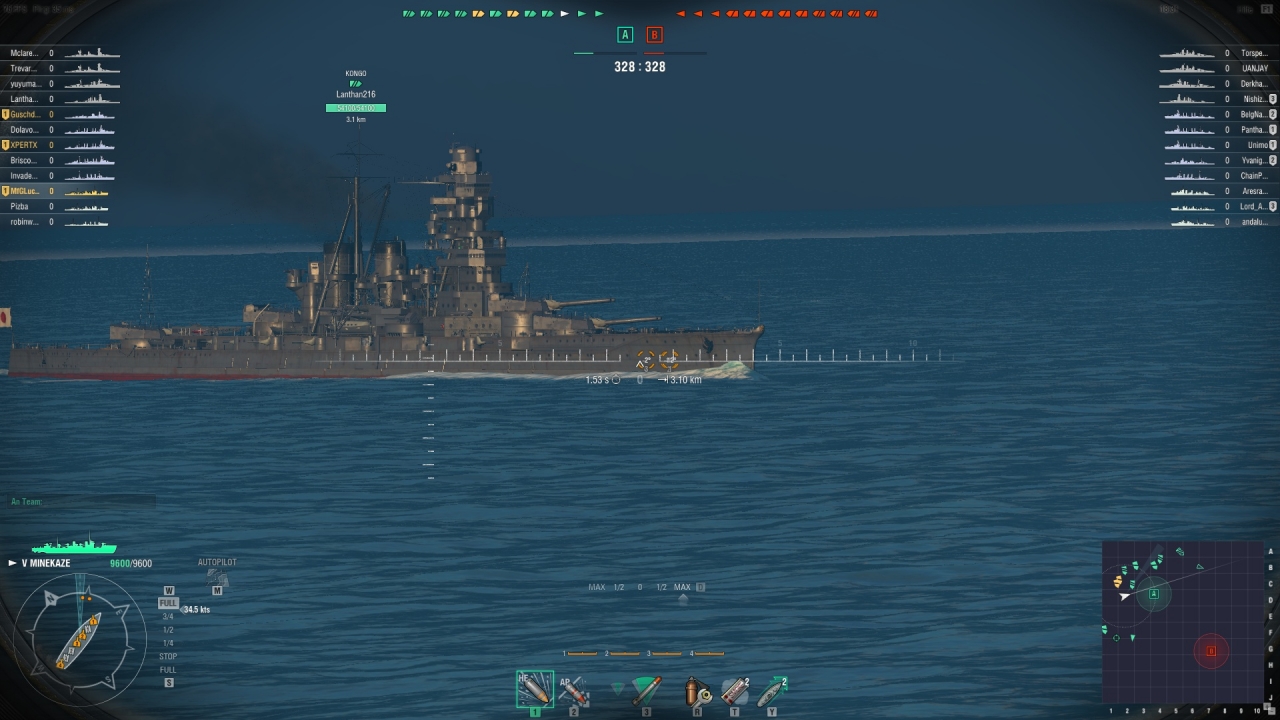Set engine telegraph to STOP
The width and height of the screenshot is (1280, 720).
(168, 656)
